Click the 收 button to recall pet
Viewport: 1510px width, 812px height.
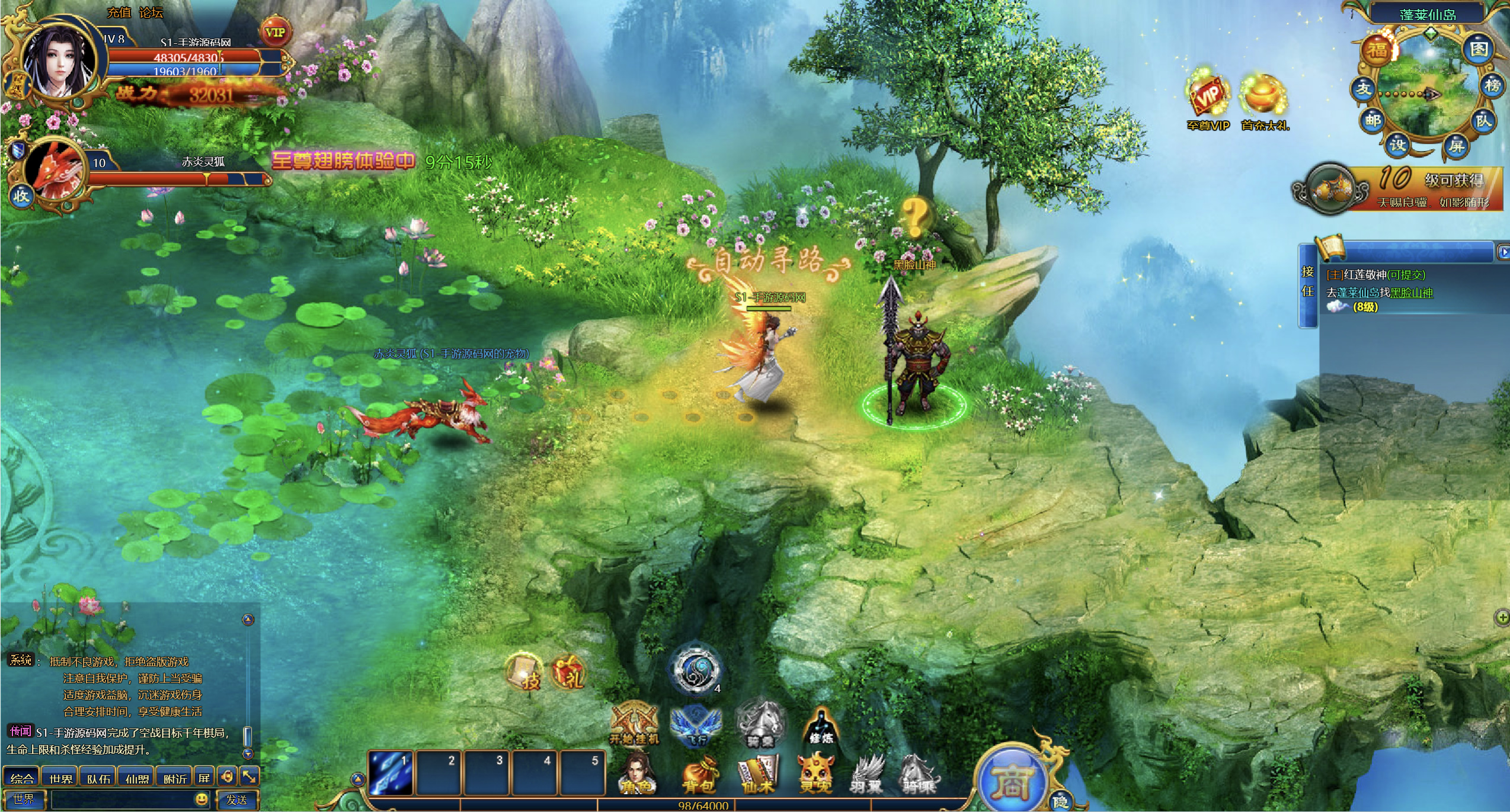pyautogui.click(x=21, y=195)
